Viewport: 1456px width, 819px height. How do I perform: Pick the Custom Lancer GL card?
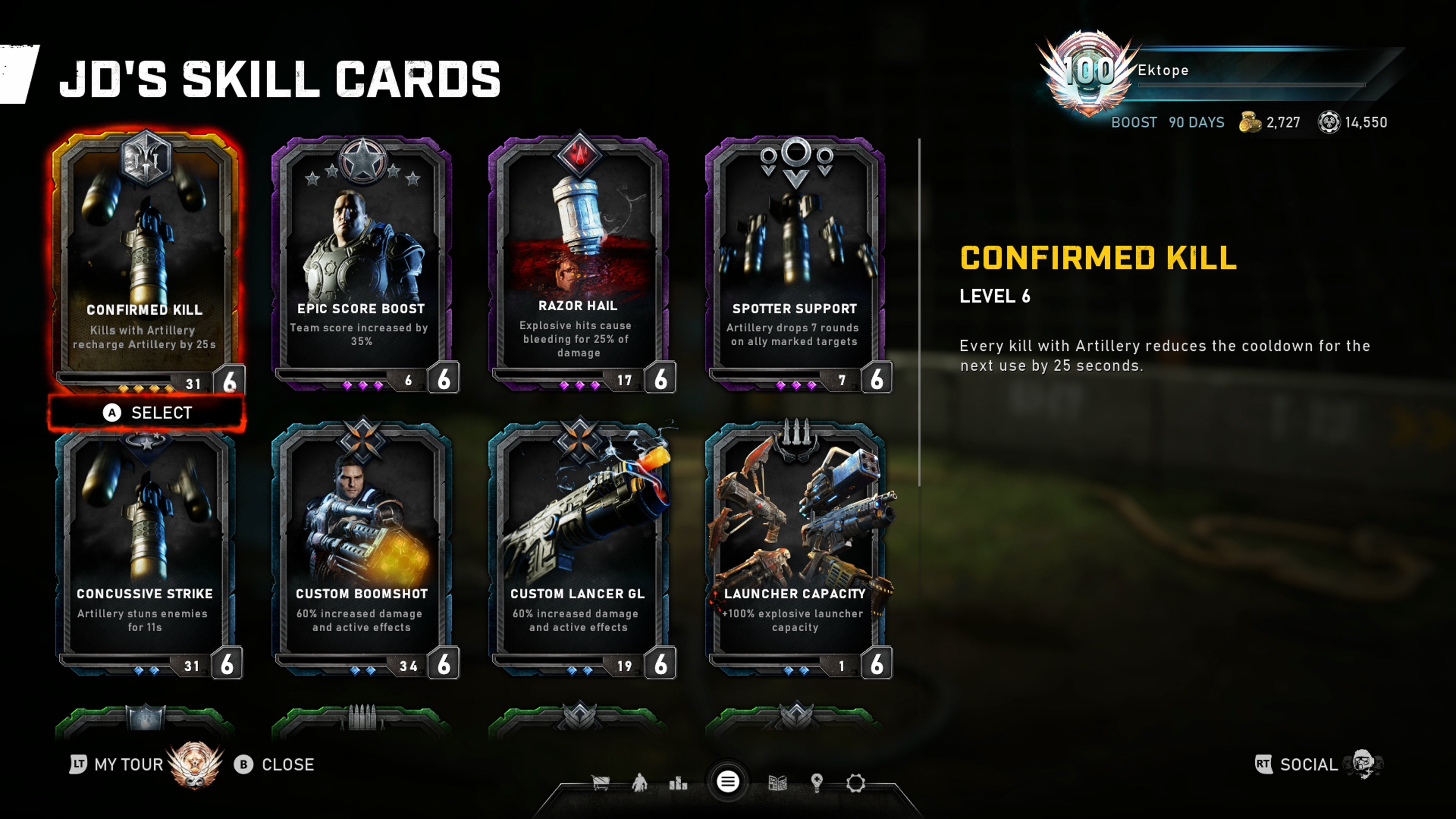pos(578,548)
